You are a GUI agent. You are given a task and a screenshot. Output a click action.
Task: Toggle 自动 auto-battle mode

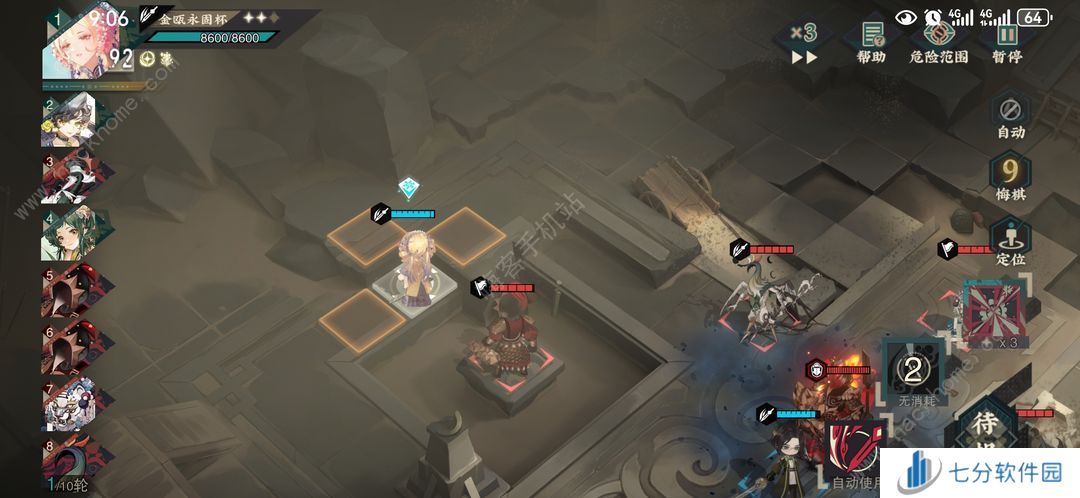pos(1010,115)
